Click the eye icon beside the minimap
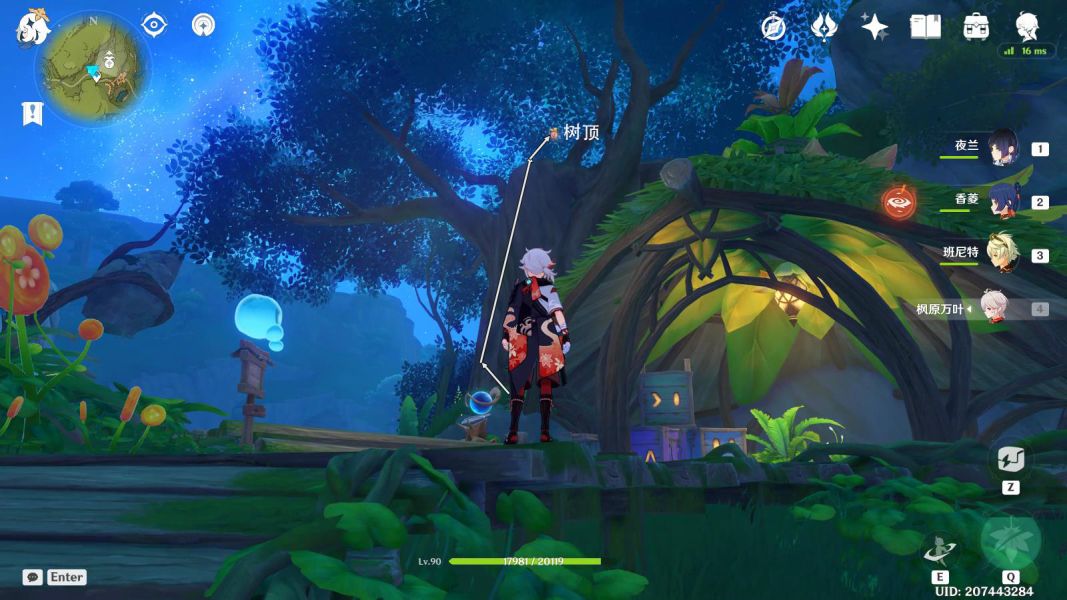Viewport: 1067px width, 600px height. [x=154, y=25]
